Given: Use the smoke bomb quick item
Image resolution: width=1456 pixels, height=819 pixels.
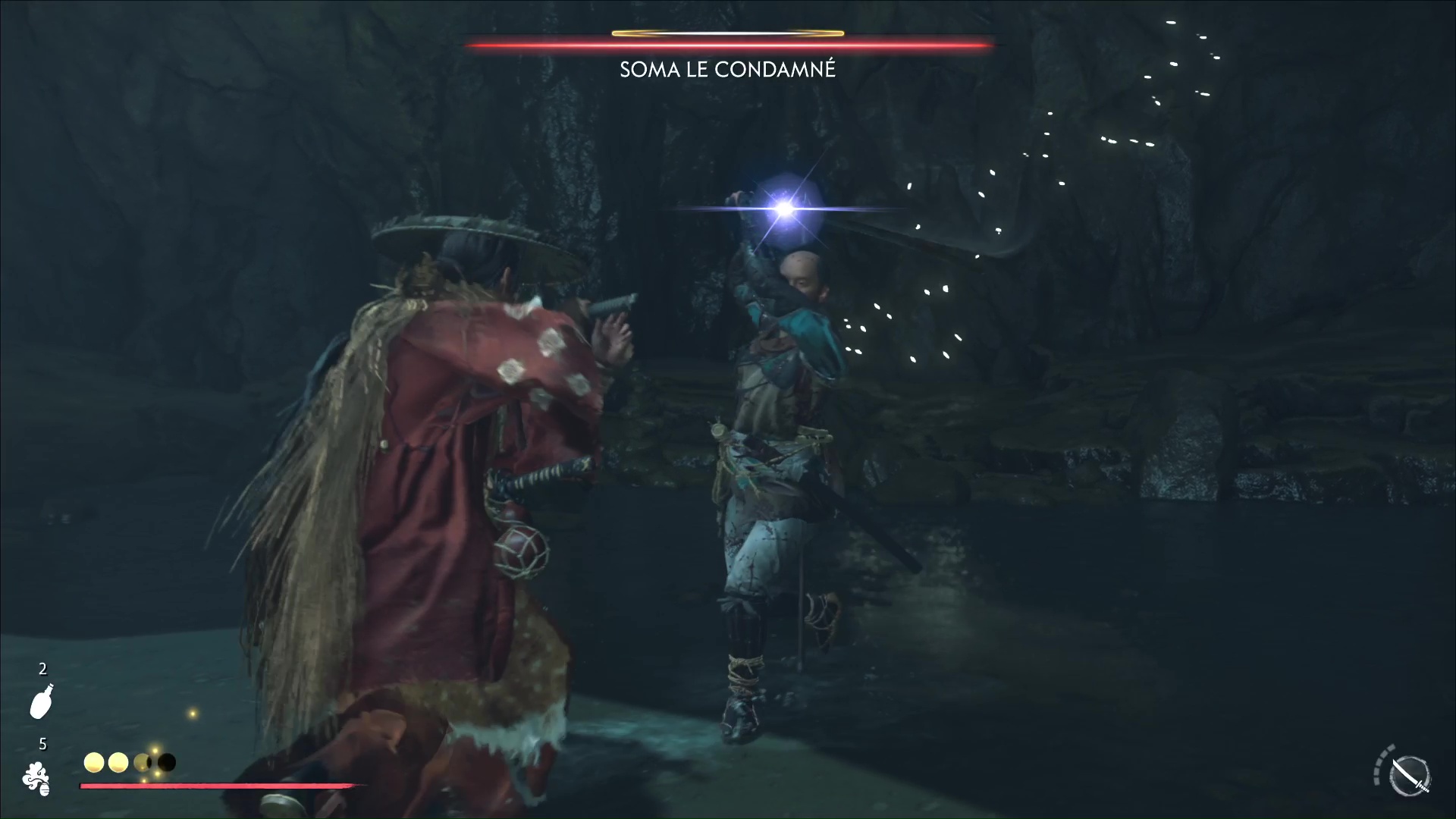Looking at the screenshot, I should tap(37, 779).
